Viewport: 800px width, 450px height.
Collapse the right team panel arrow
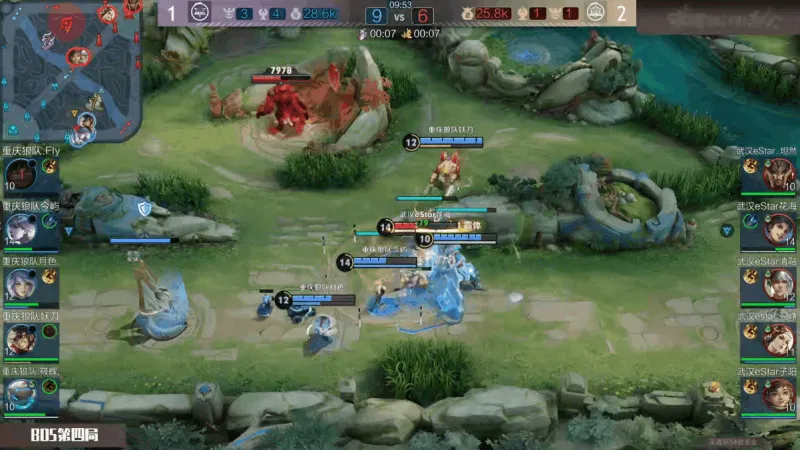pyautogui.click(x=727, y=230)
